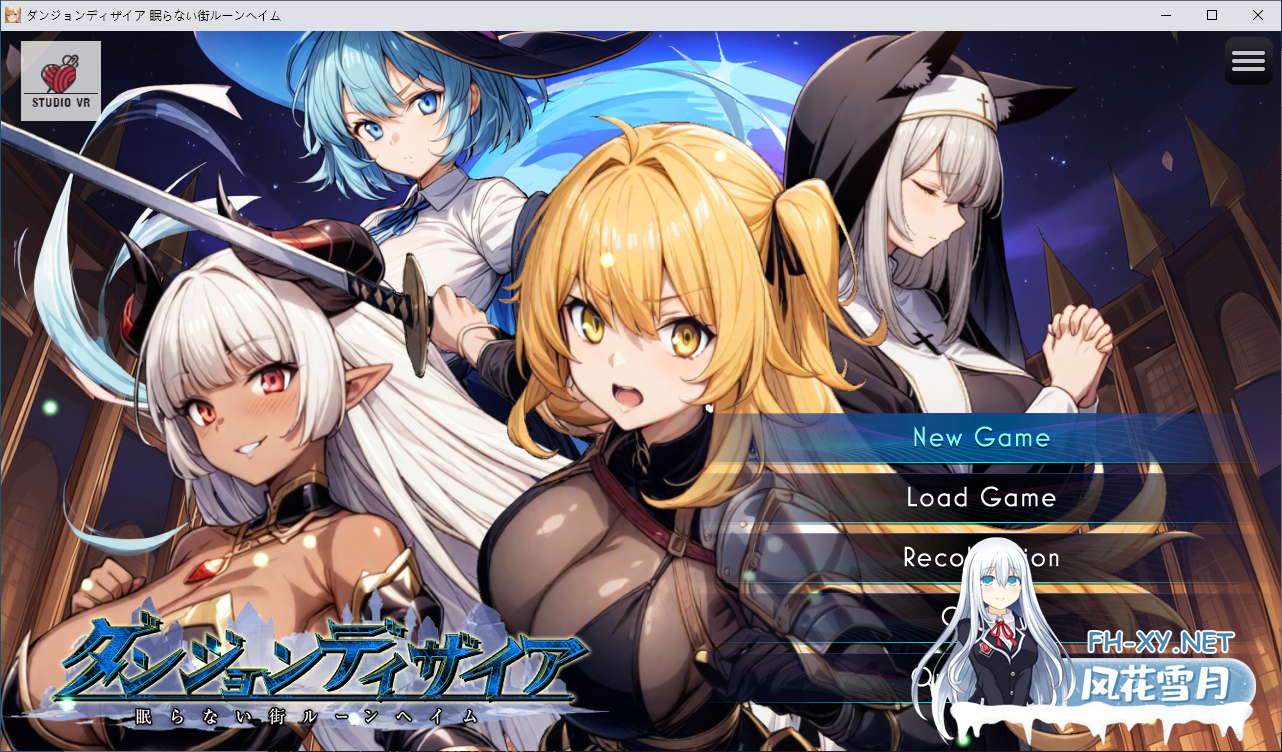Click the highlighted New Game row
The image size is (1282, 752).
click(982, 437)
